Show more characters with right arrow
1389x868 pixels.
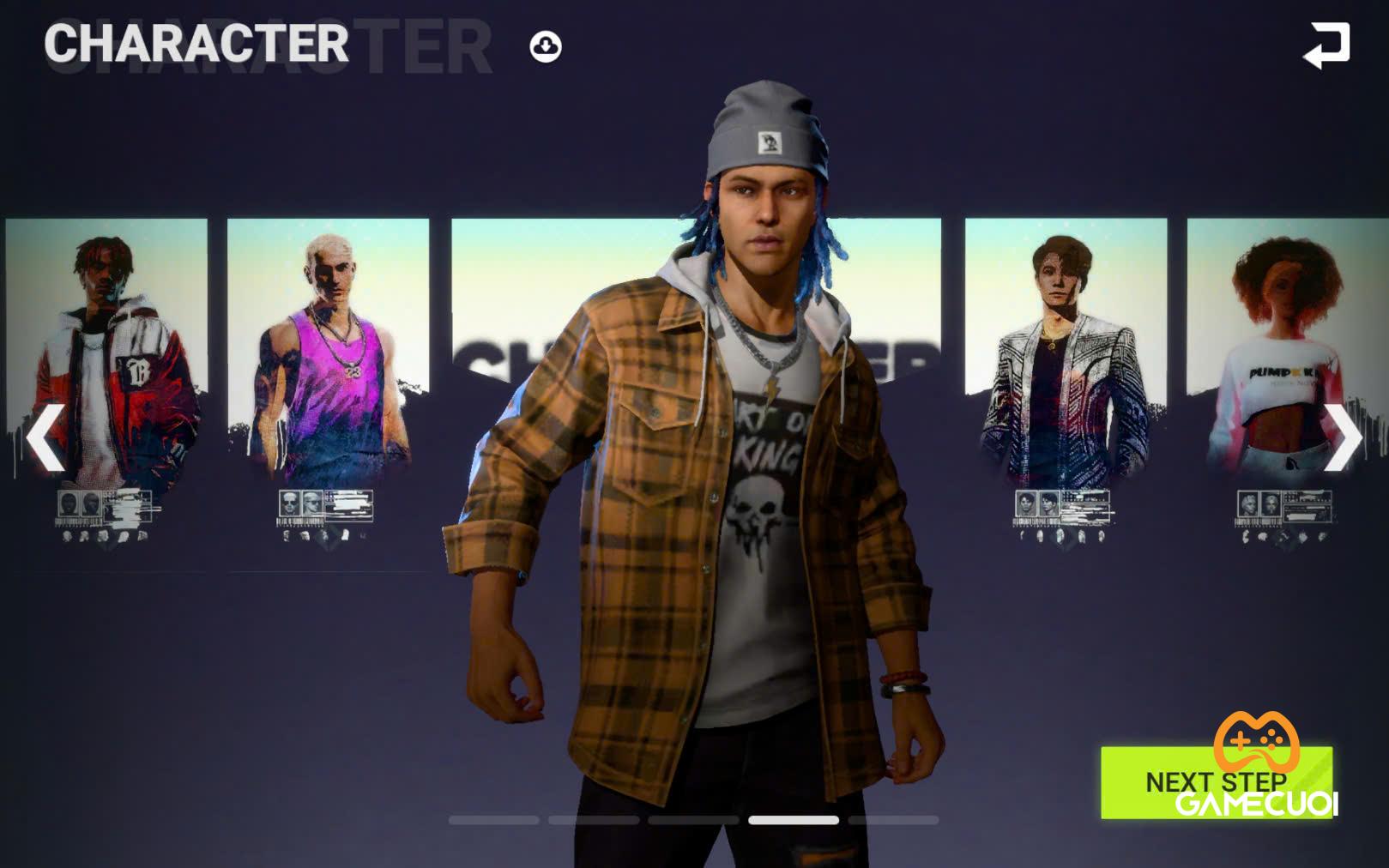coord(1342,437)
